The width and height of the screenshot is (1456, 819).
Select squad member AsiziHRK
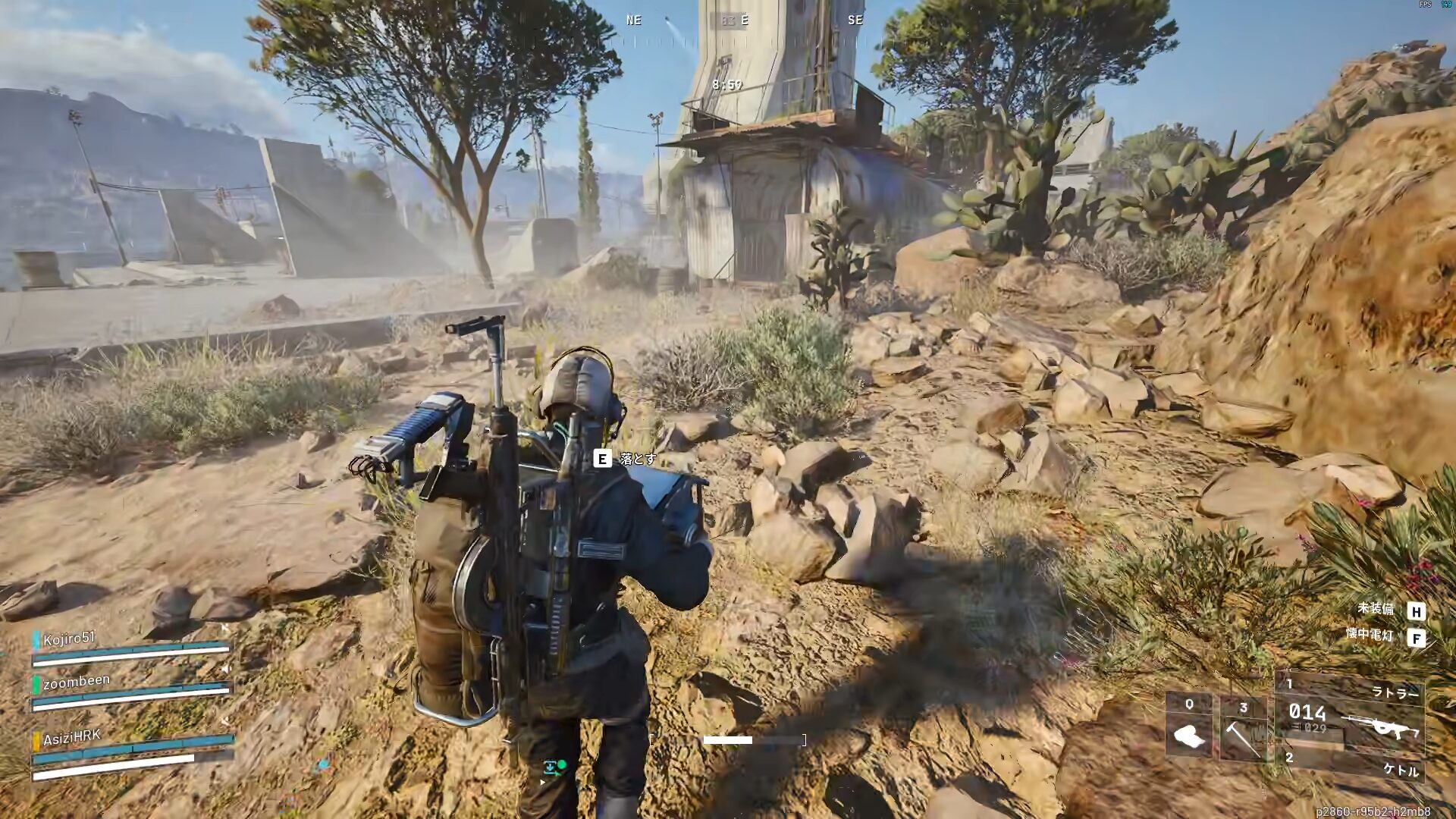tap(72, 738)
